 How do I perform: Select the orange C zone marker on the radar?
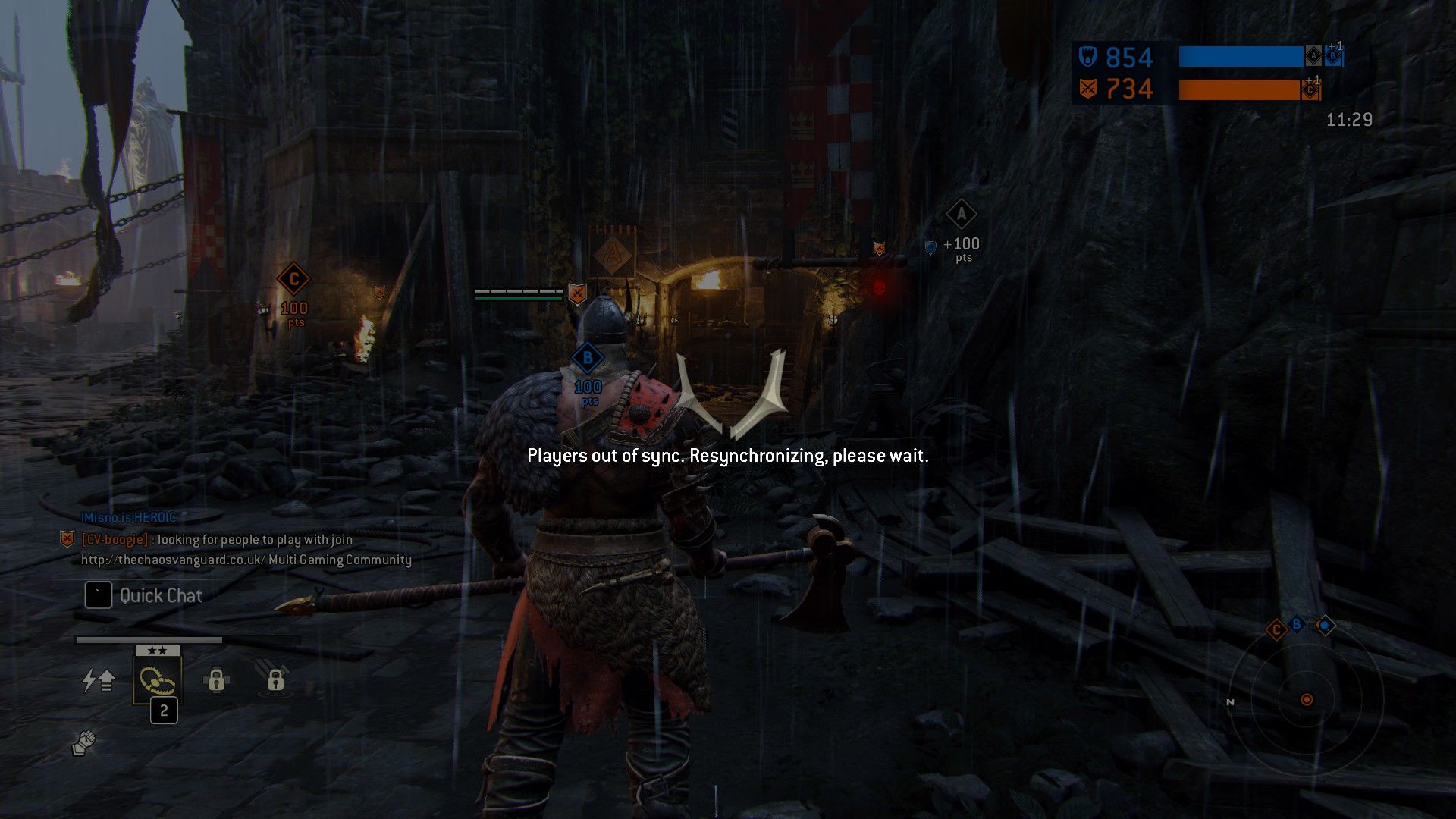[x=1276, y=629]
